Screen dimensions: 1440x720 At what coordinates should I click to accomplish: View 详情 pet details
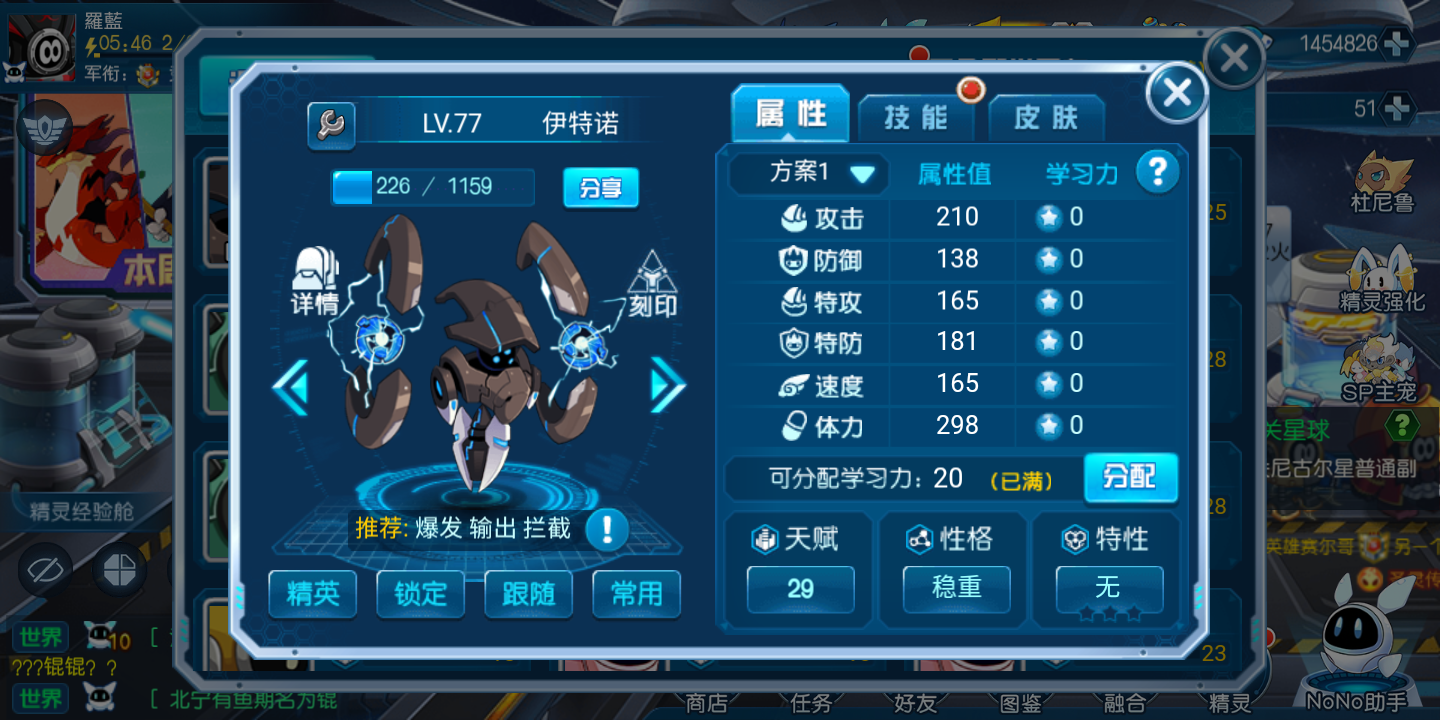coord(315,282)
